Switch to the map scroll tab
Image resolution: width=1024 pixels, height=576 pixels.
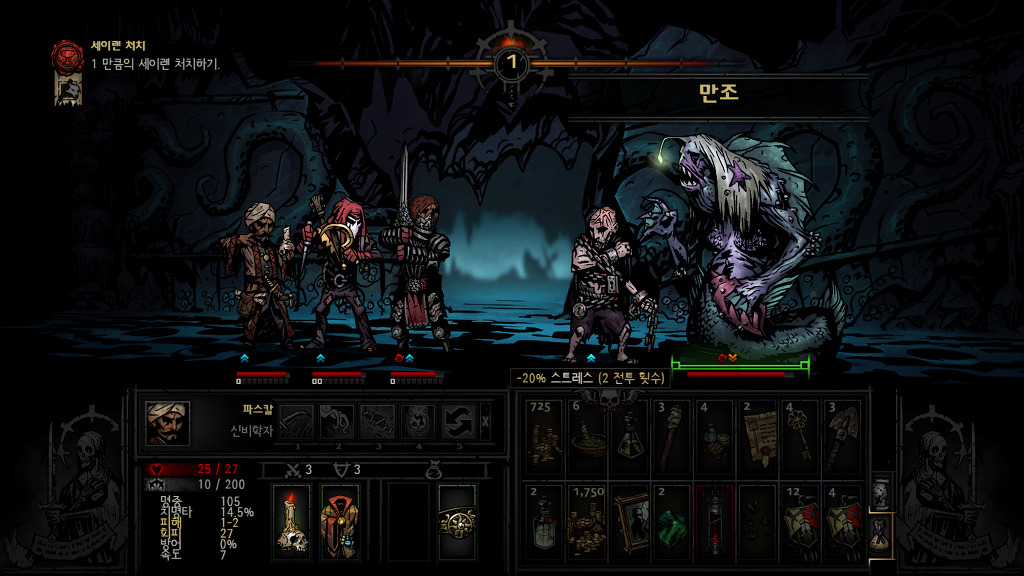(x=879, y=493)
